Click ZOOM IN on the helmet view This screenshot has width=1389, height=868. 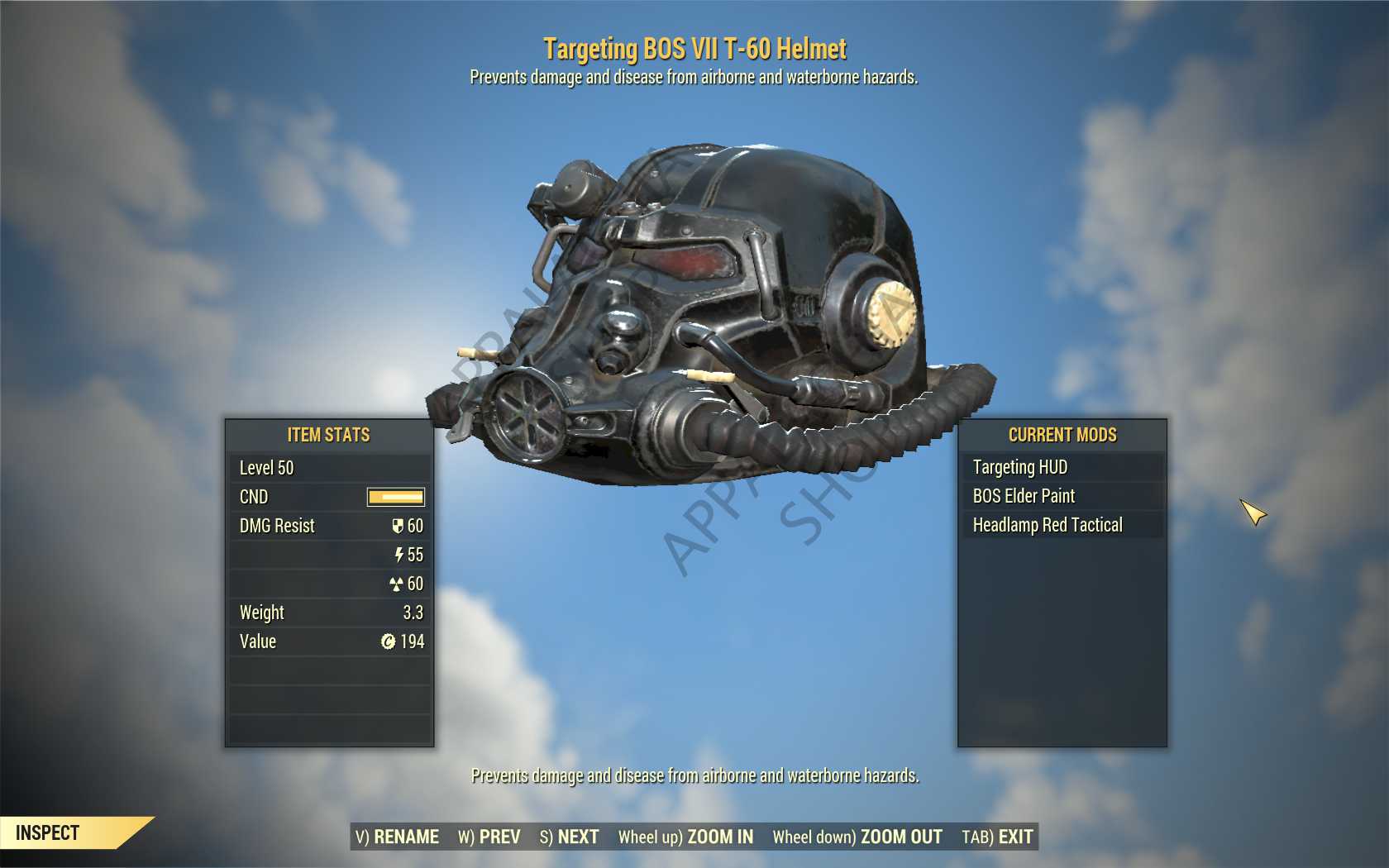coord(685,837)
